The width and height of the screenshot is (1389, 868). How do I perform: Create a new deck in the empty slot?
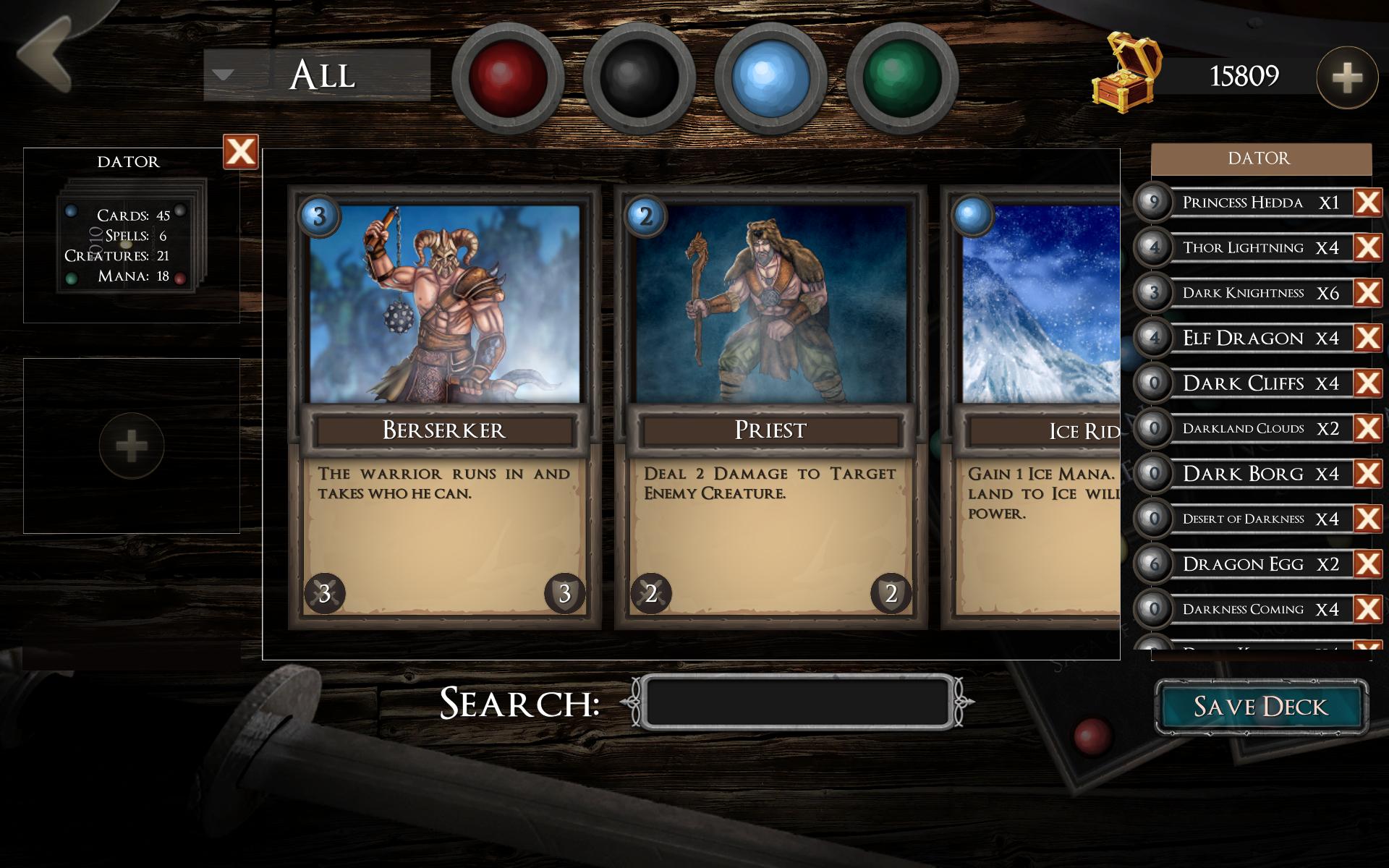click(131, 446)
